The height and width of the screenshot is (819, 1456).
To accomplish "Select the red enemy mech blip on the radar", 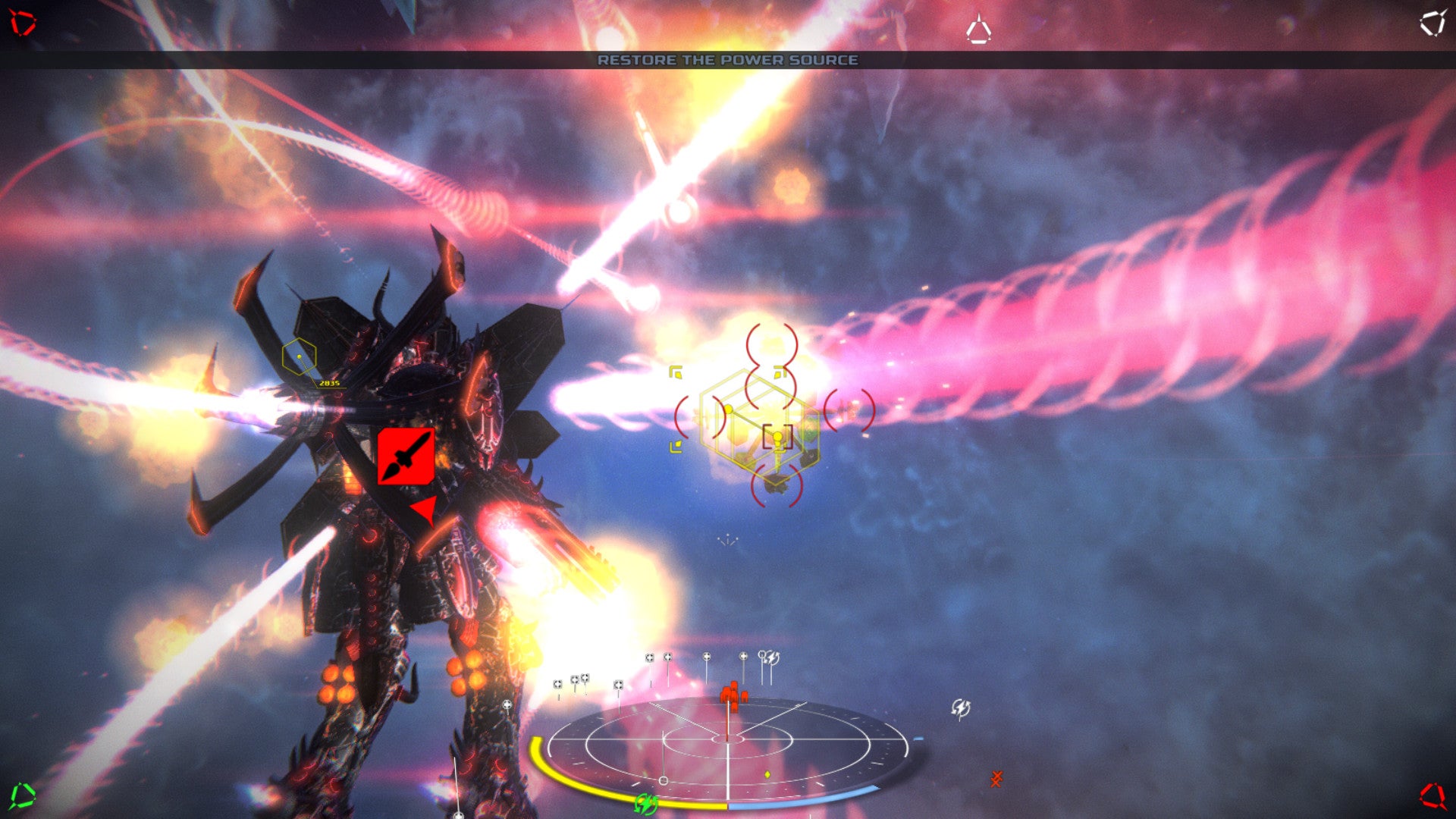I will pyautogui.click(x=732, y=694).
